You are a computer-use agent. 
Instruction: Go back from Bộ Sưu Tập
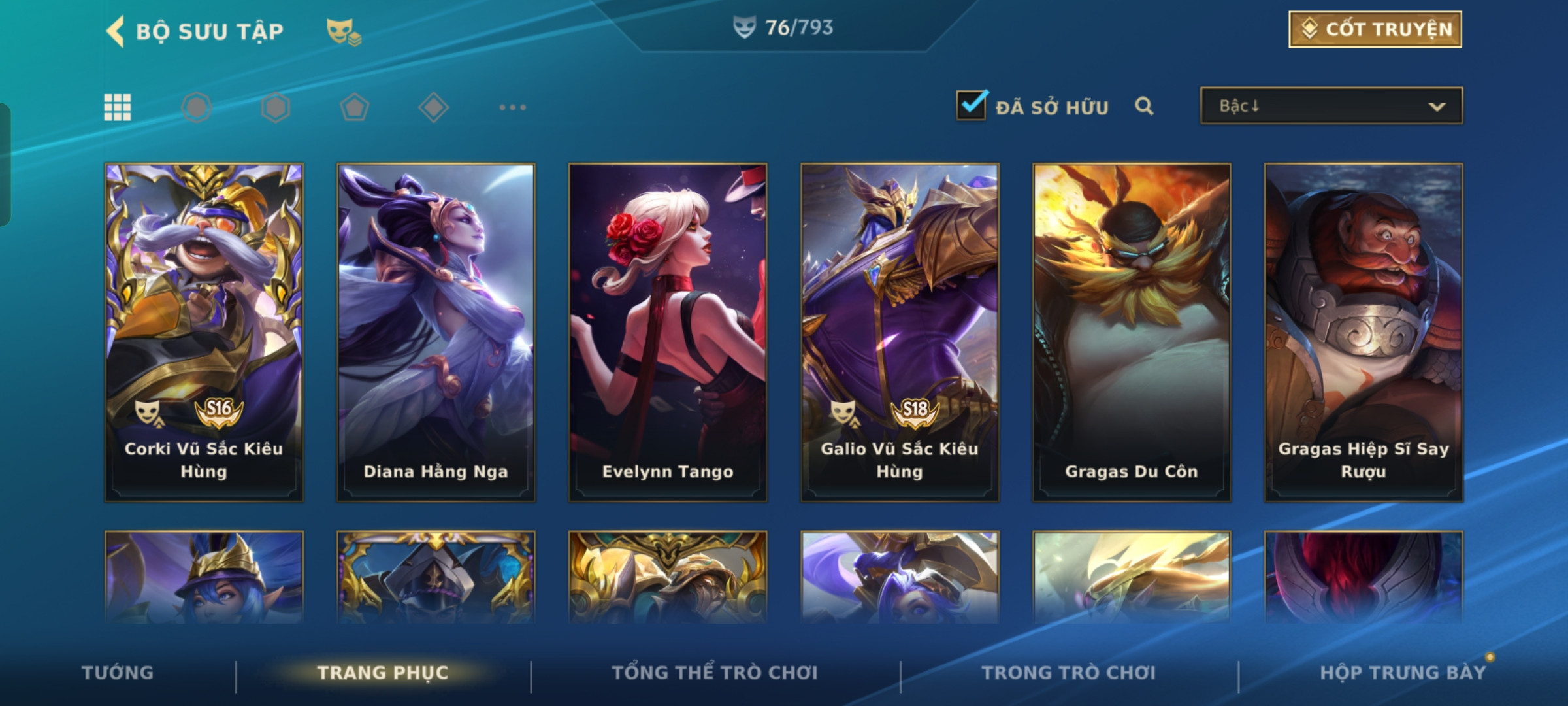click(116, 31)
